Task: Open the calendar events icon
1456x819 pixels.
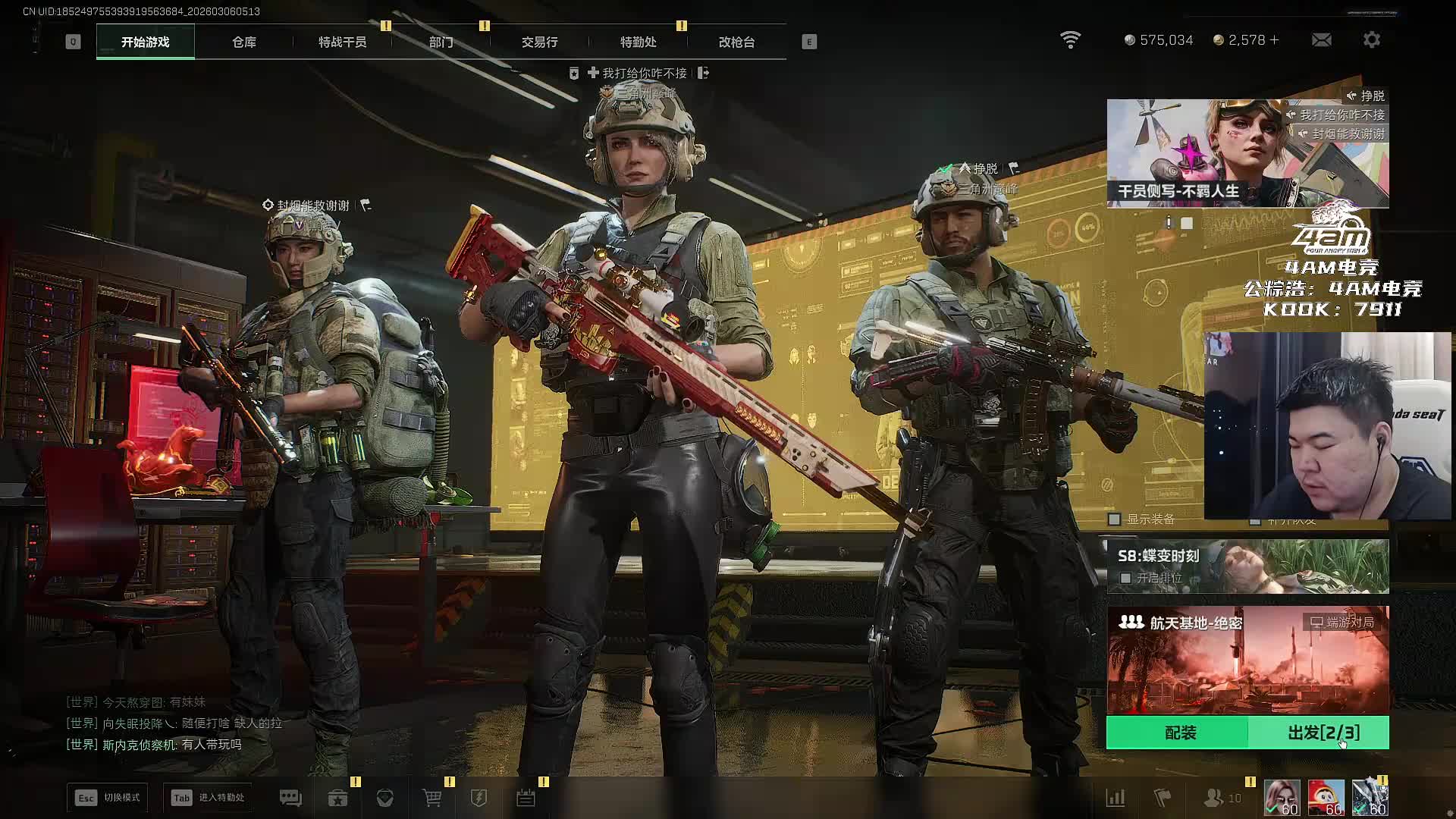Action: [526, 798]
